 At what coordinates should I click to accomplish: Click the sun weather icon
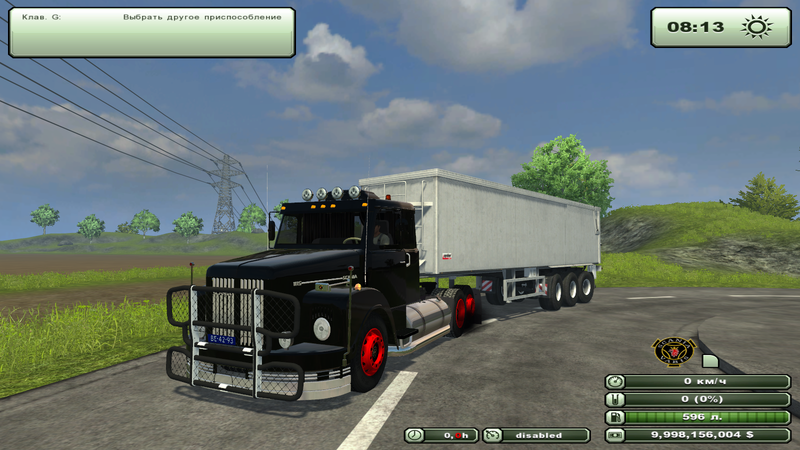point(757,27)
